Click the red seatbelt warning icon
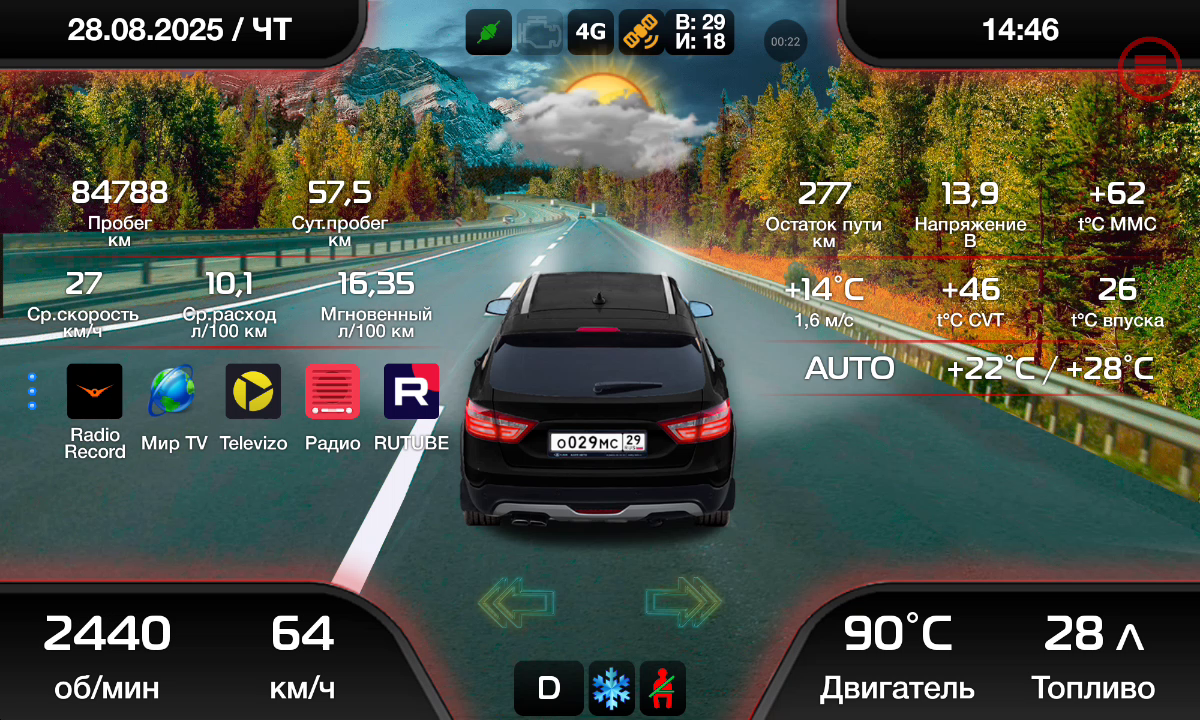Screen dimensions: 1200x720 click(662, 688)
